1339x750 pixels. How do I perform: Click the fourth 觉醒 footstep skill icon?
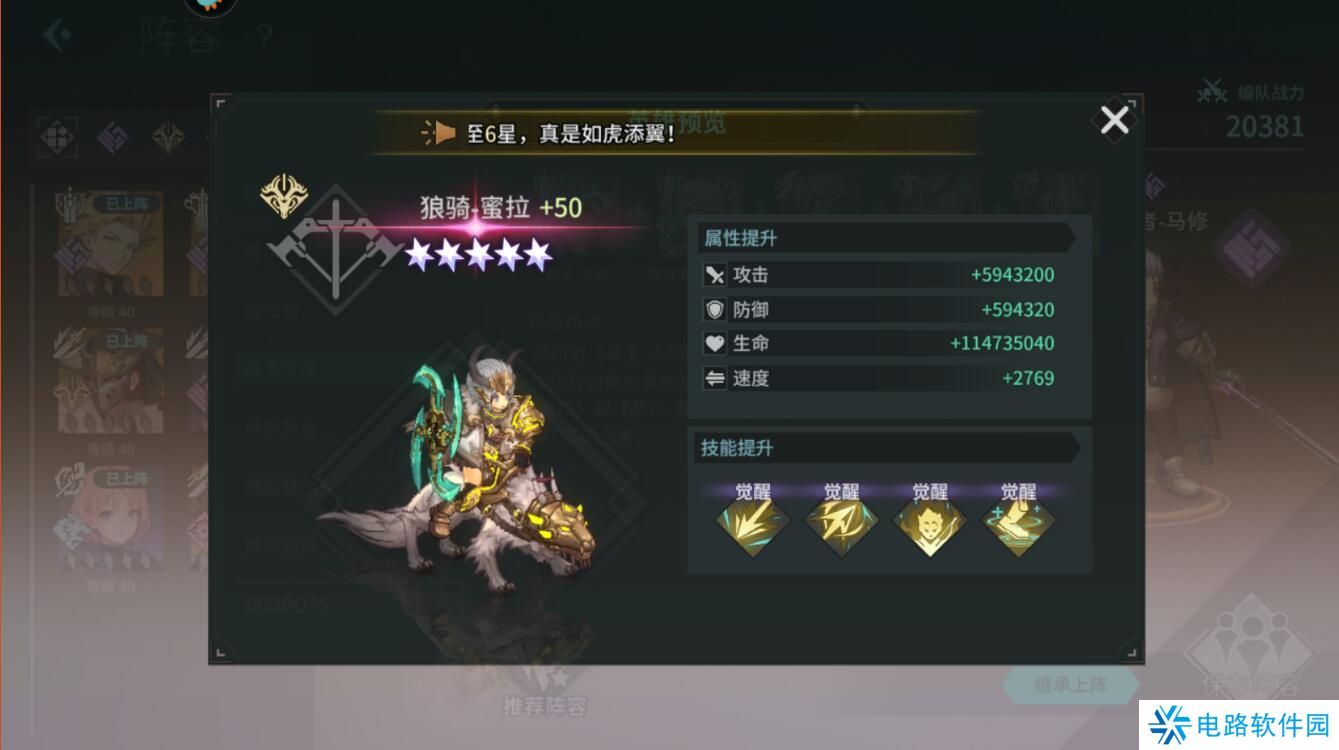tap(1018, 525)
